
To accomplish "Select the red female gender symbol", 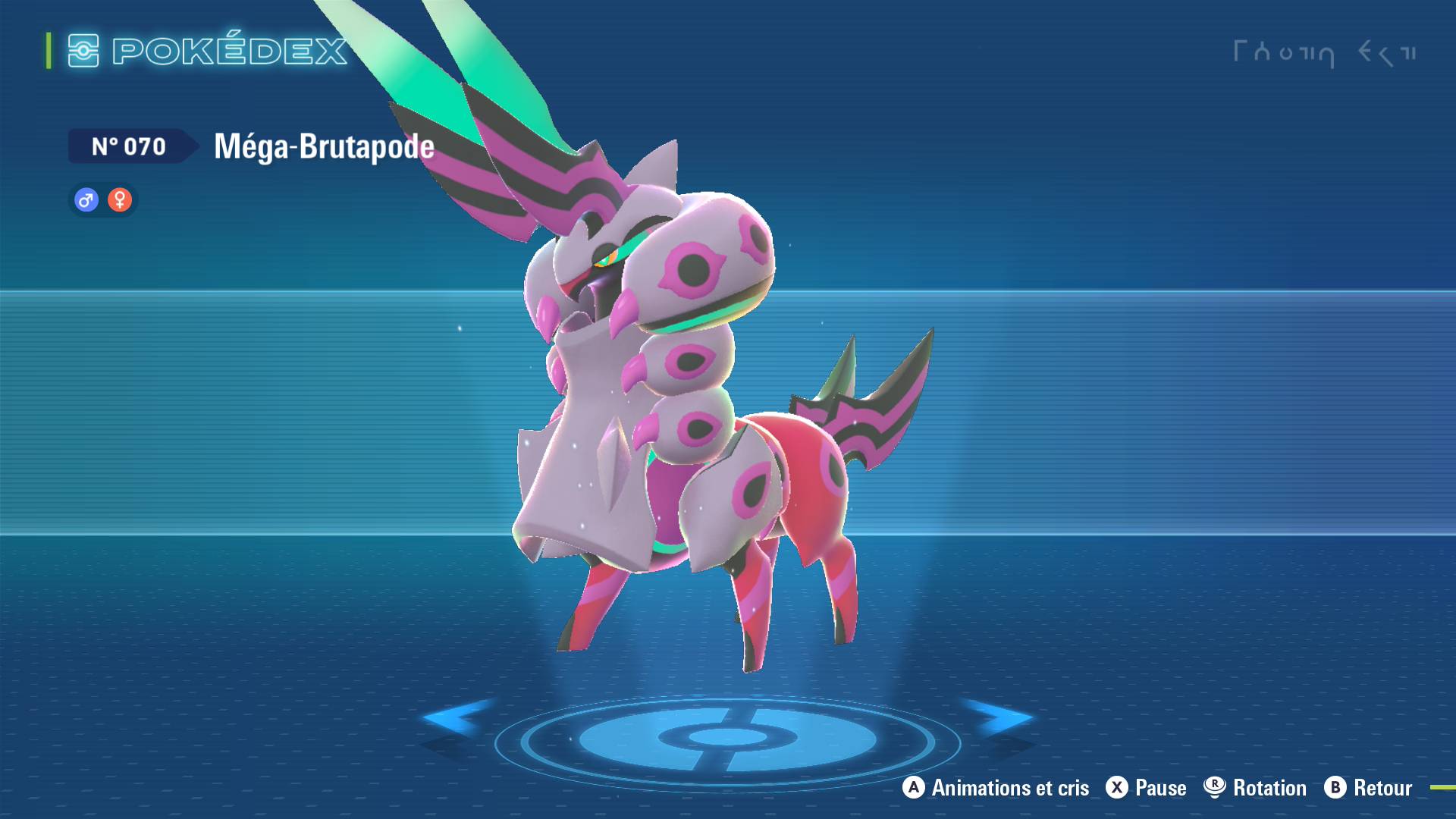I will pyautogui.click(x=120, y=199).
